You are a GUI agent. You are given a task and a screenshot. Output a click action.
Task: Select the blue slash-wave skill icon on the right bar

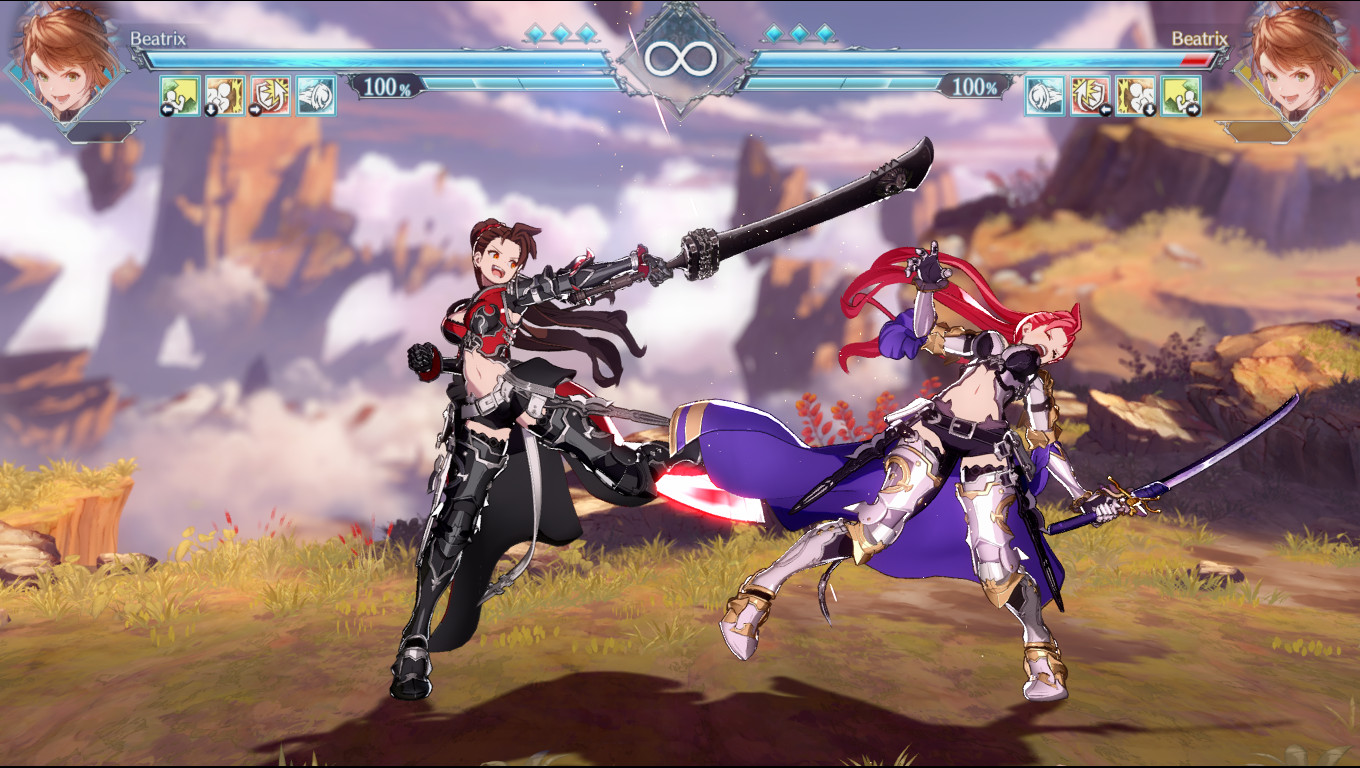tap(1043, 96)
